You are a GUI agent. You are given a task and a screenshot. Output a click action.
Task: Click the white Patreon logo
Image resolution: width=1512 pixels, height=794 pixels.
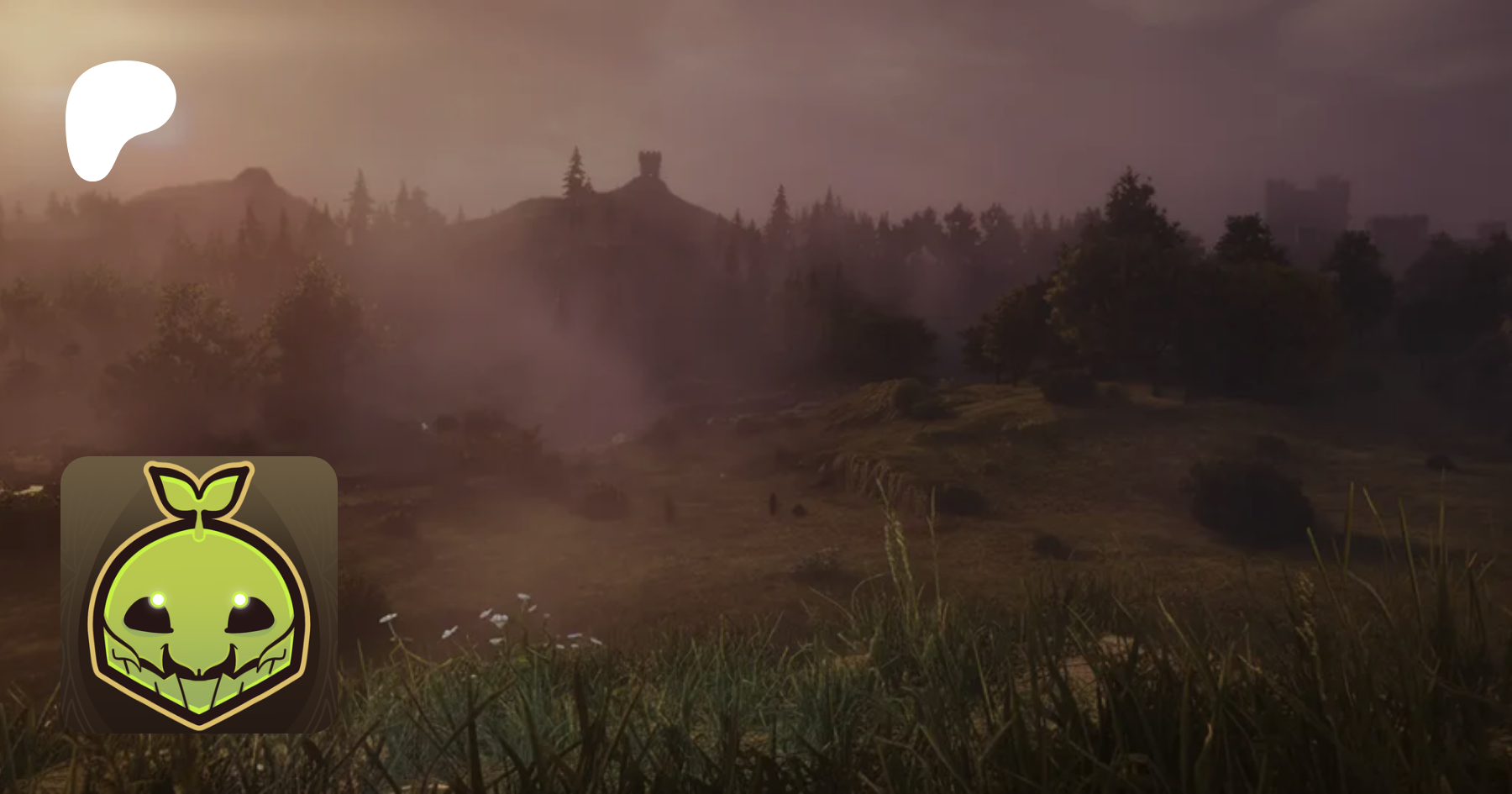click(118, 116)
